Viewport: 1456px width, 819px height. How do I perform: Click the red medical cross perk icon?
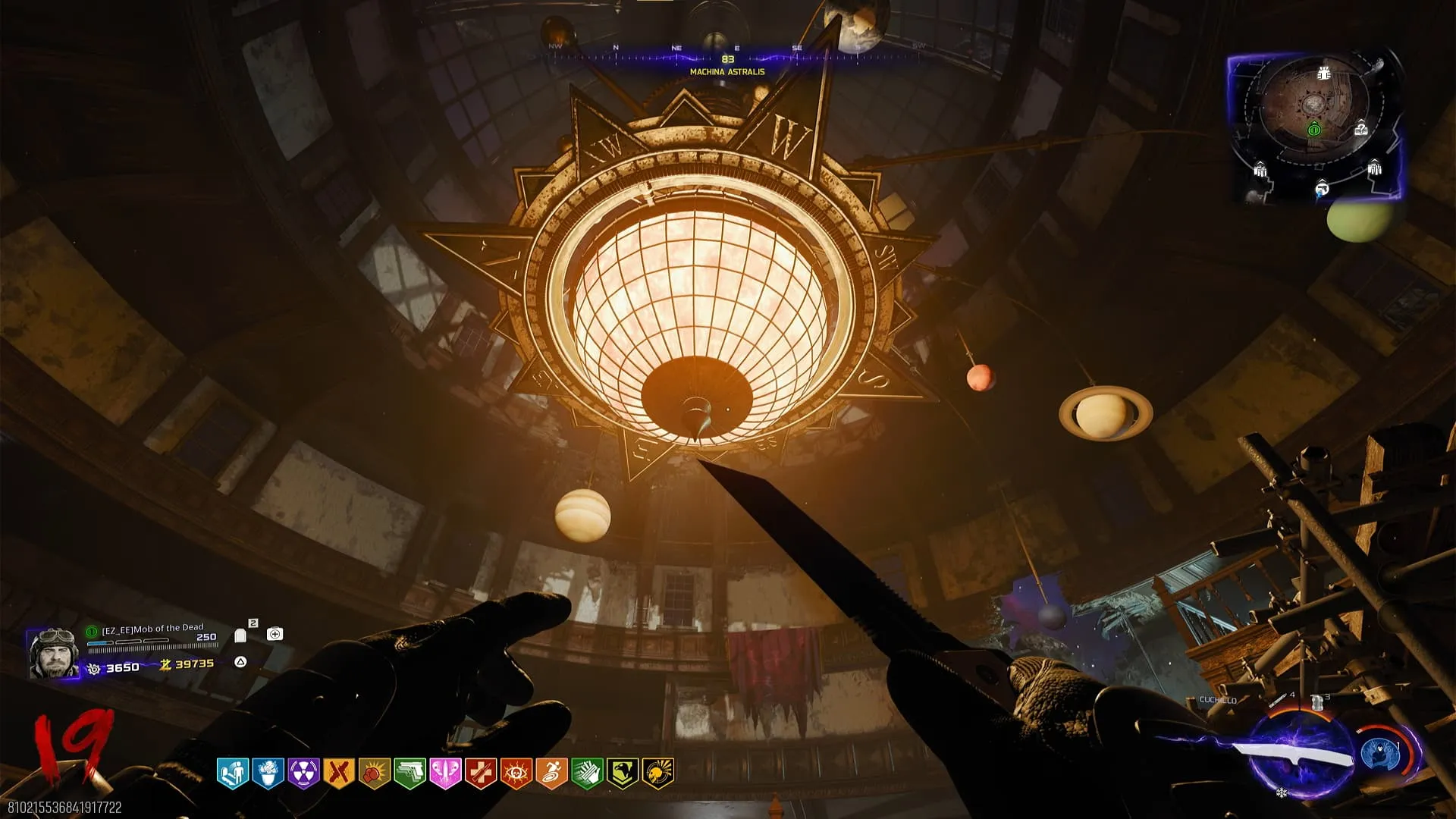click(x=481, y=773)
